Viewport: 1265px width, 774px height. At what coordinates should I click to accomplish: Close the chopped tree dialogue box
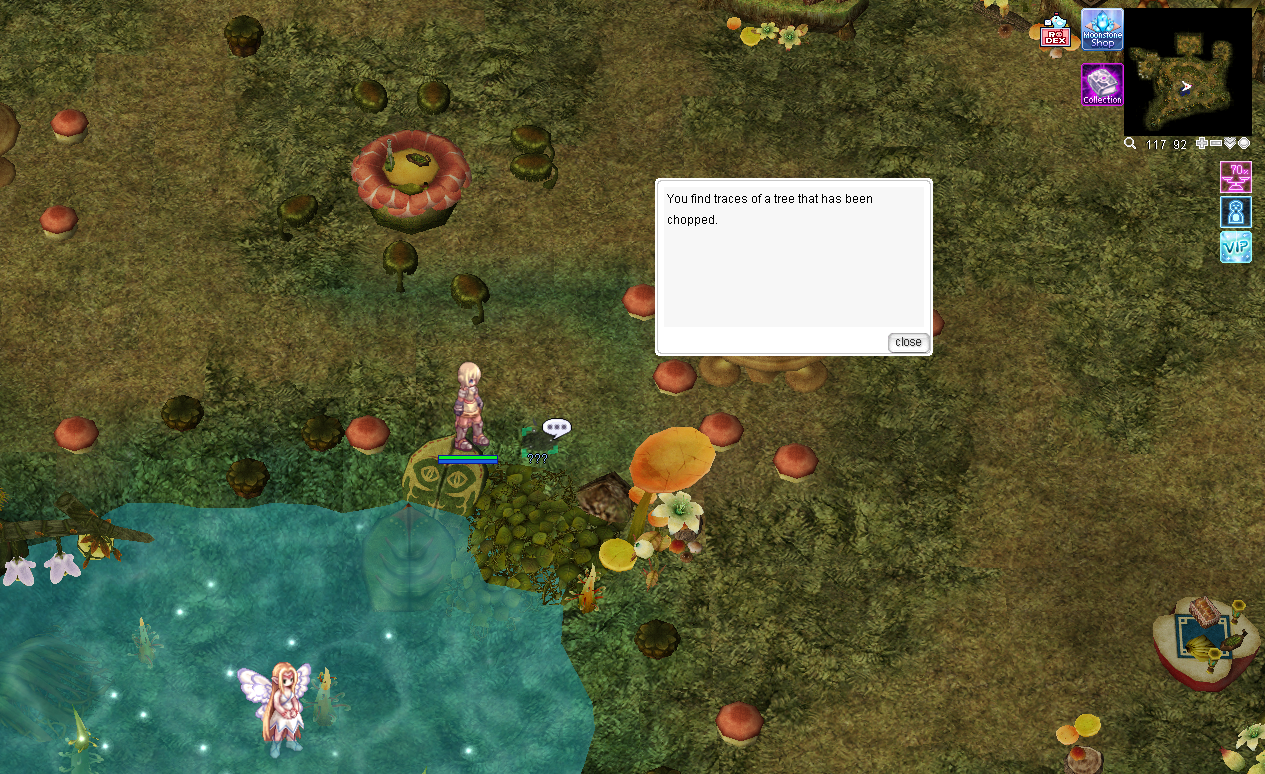point(908,342)
